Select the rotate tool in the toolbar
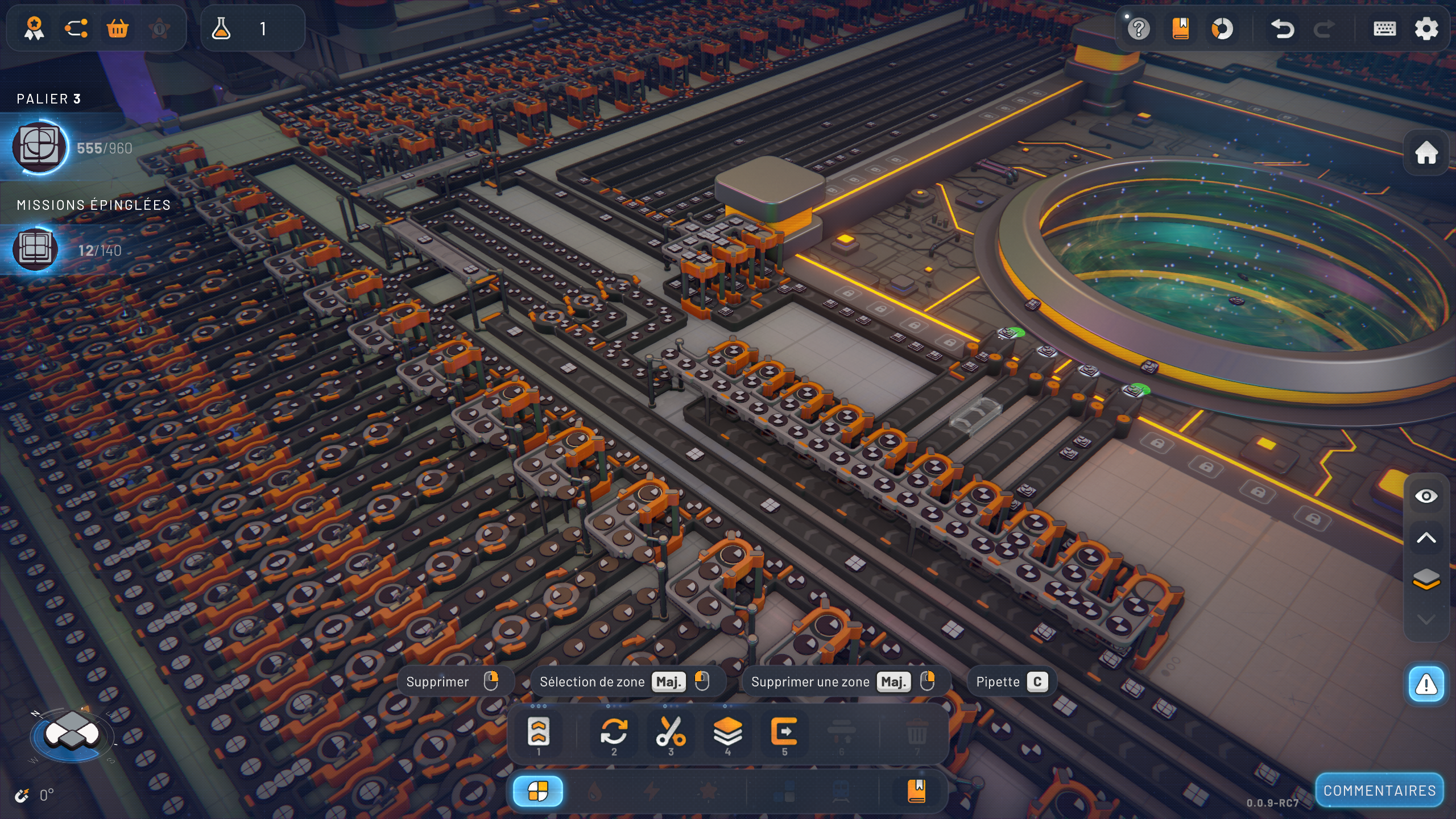Viewport: 1456px width, 819px height. tap(614, 733)
